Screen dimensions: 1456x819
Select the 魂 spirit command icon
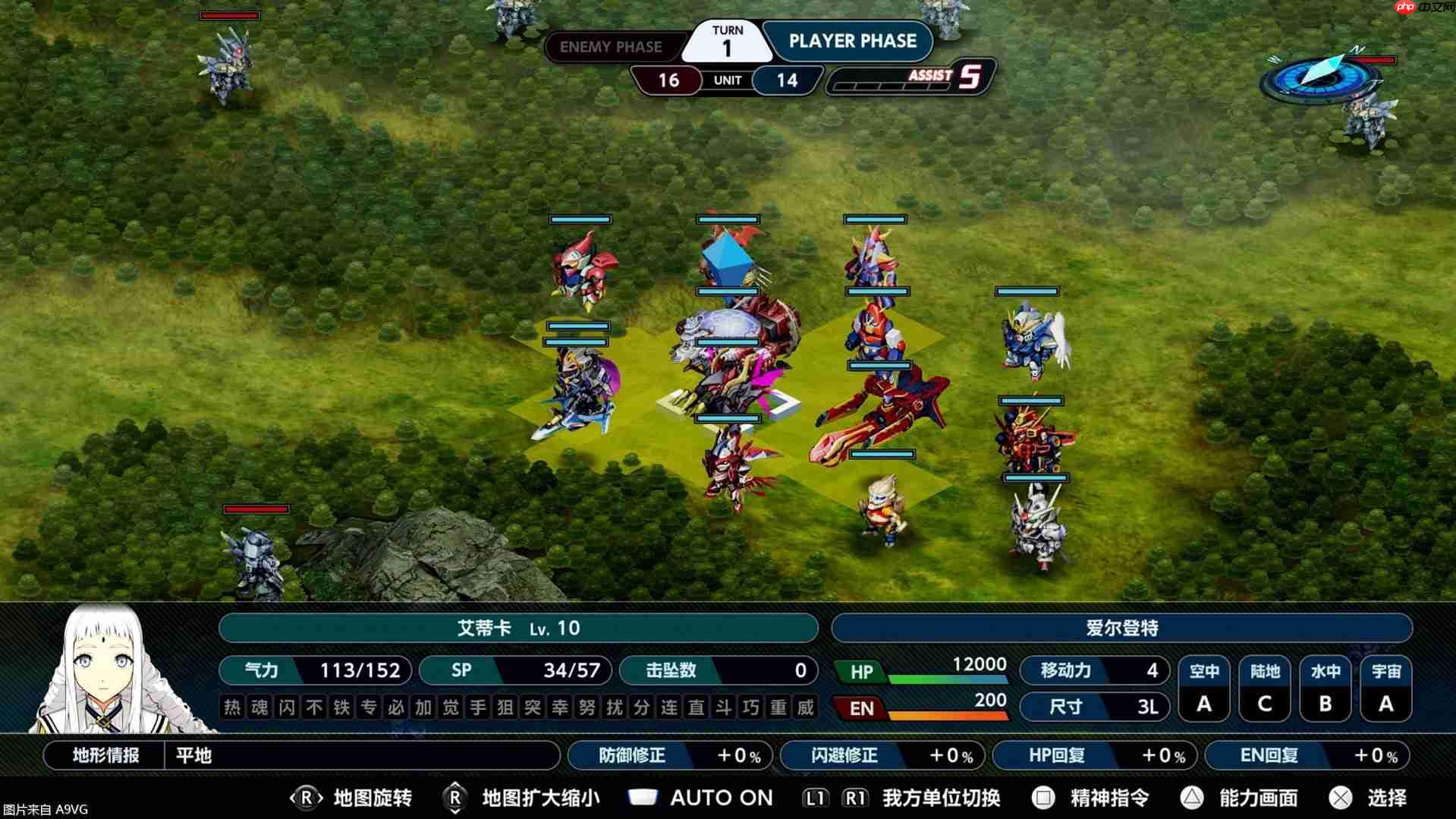[x=259, y=707]
